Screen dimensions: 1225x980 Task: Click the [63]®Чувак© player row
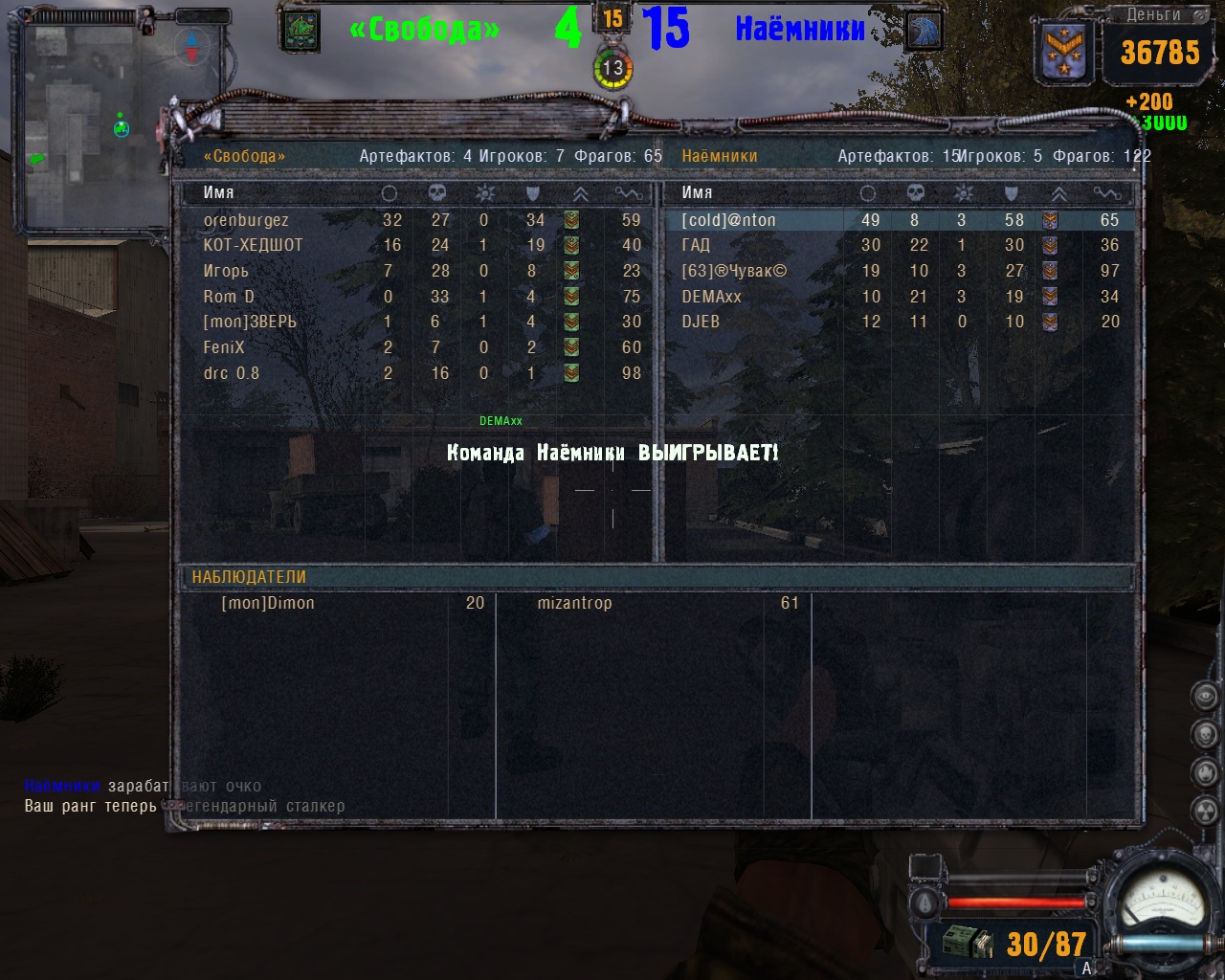point(734,271)
